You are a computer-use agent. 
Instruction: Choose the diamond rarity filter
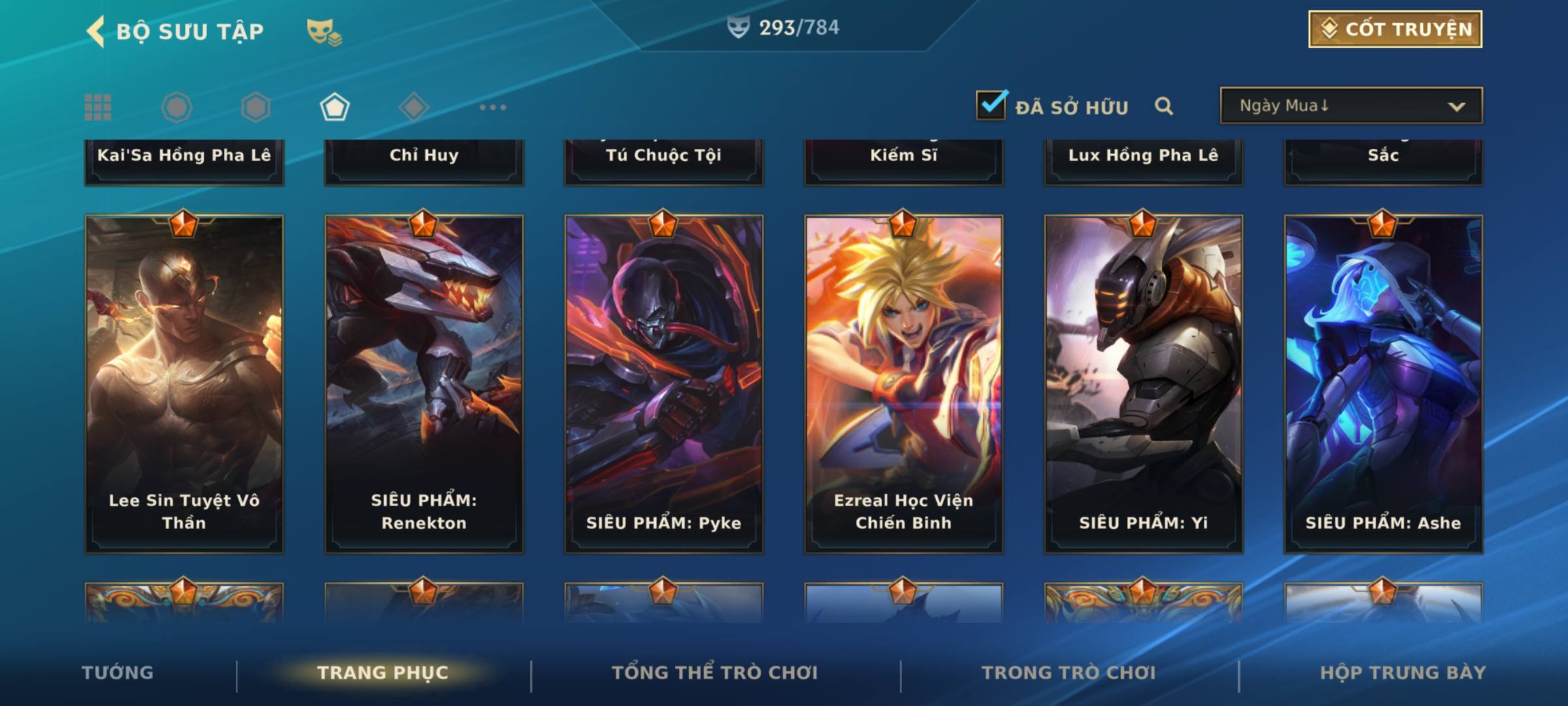point(414,107)
